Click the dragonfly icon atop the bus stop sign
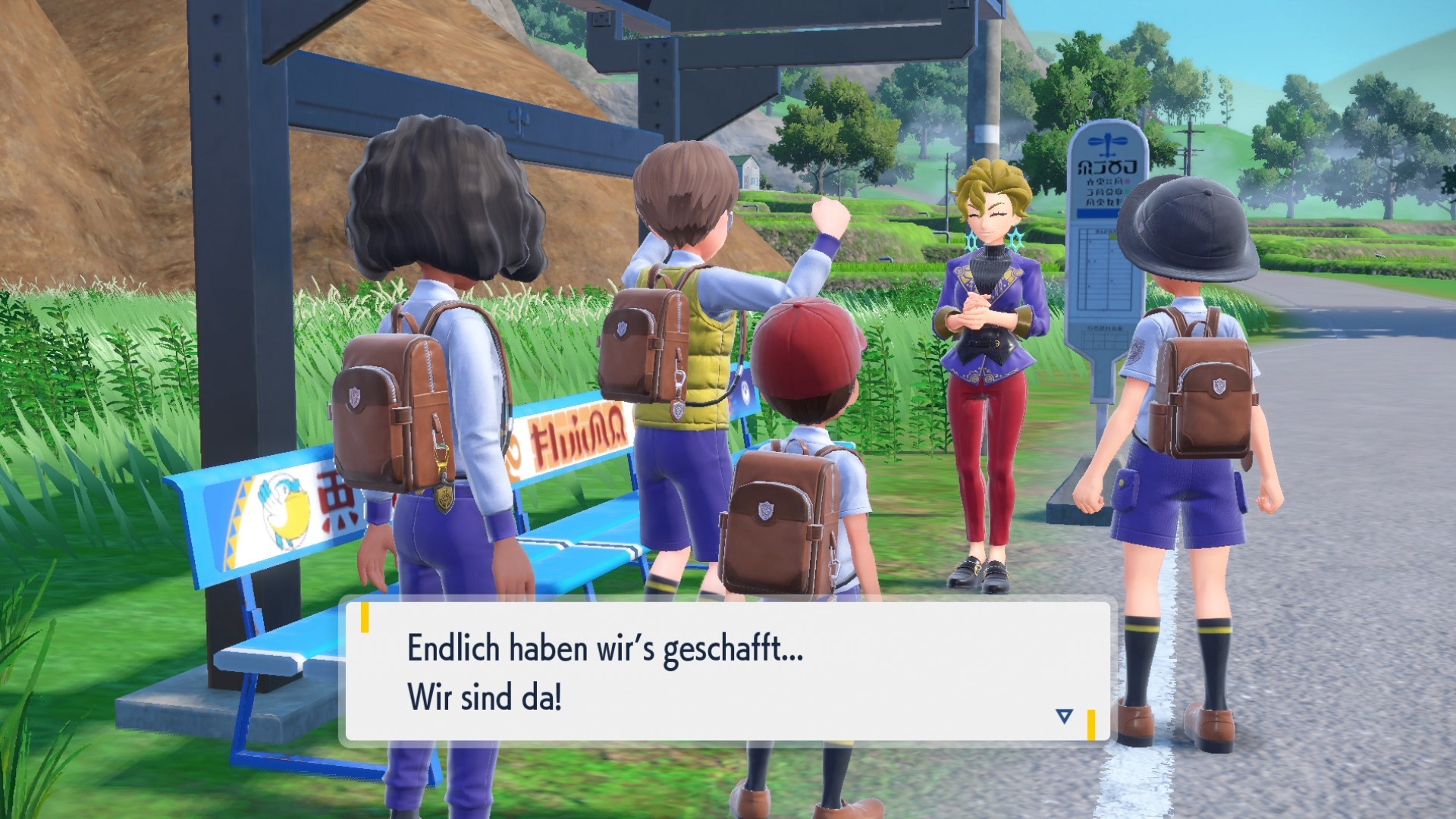This screenshot has height=819, width=1456. [1106, 146]
